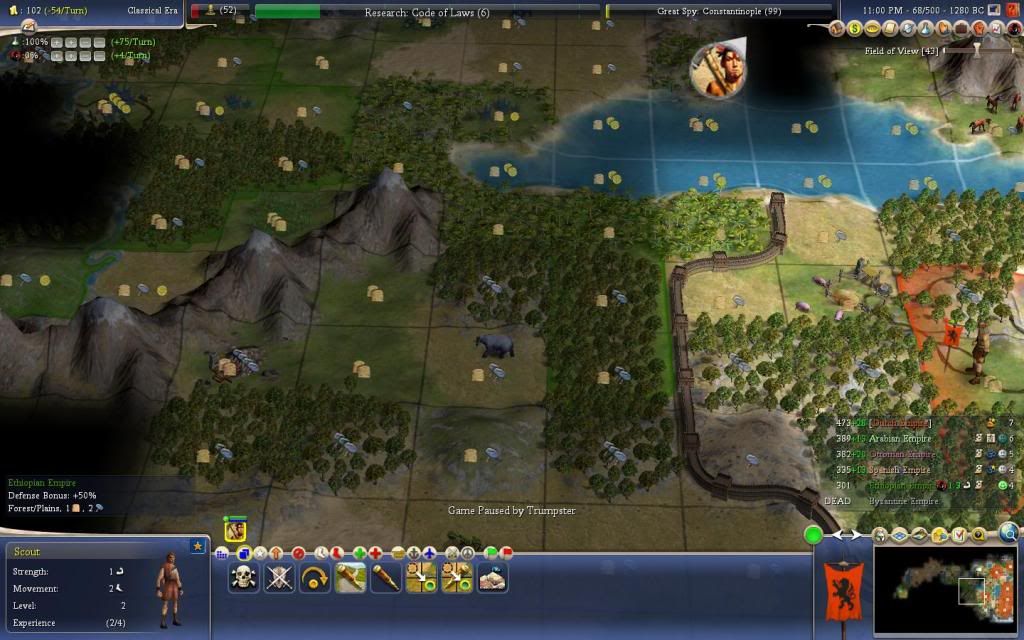Click the green end-turn button
Image resolution: width=1024 pixels, height=640 pixels.
(x=814, y=535)
